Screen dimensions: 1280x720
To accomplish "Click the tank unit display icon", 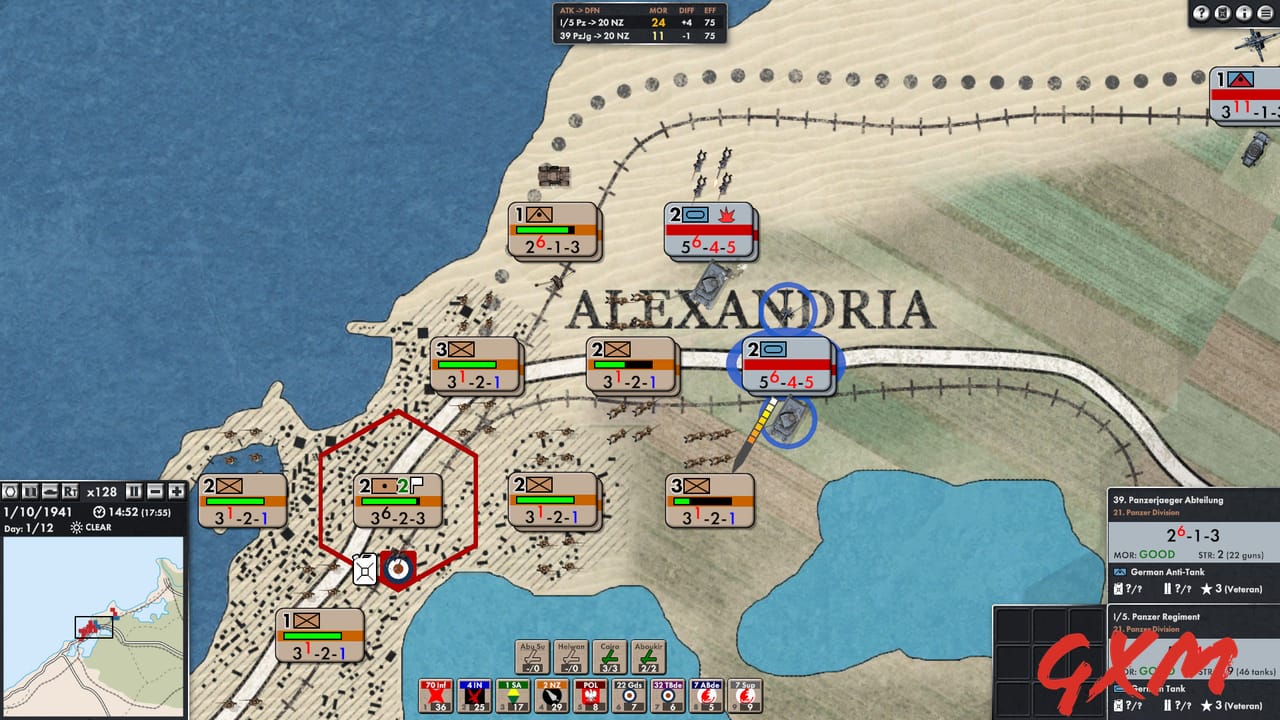I will pos(49,492).
